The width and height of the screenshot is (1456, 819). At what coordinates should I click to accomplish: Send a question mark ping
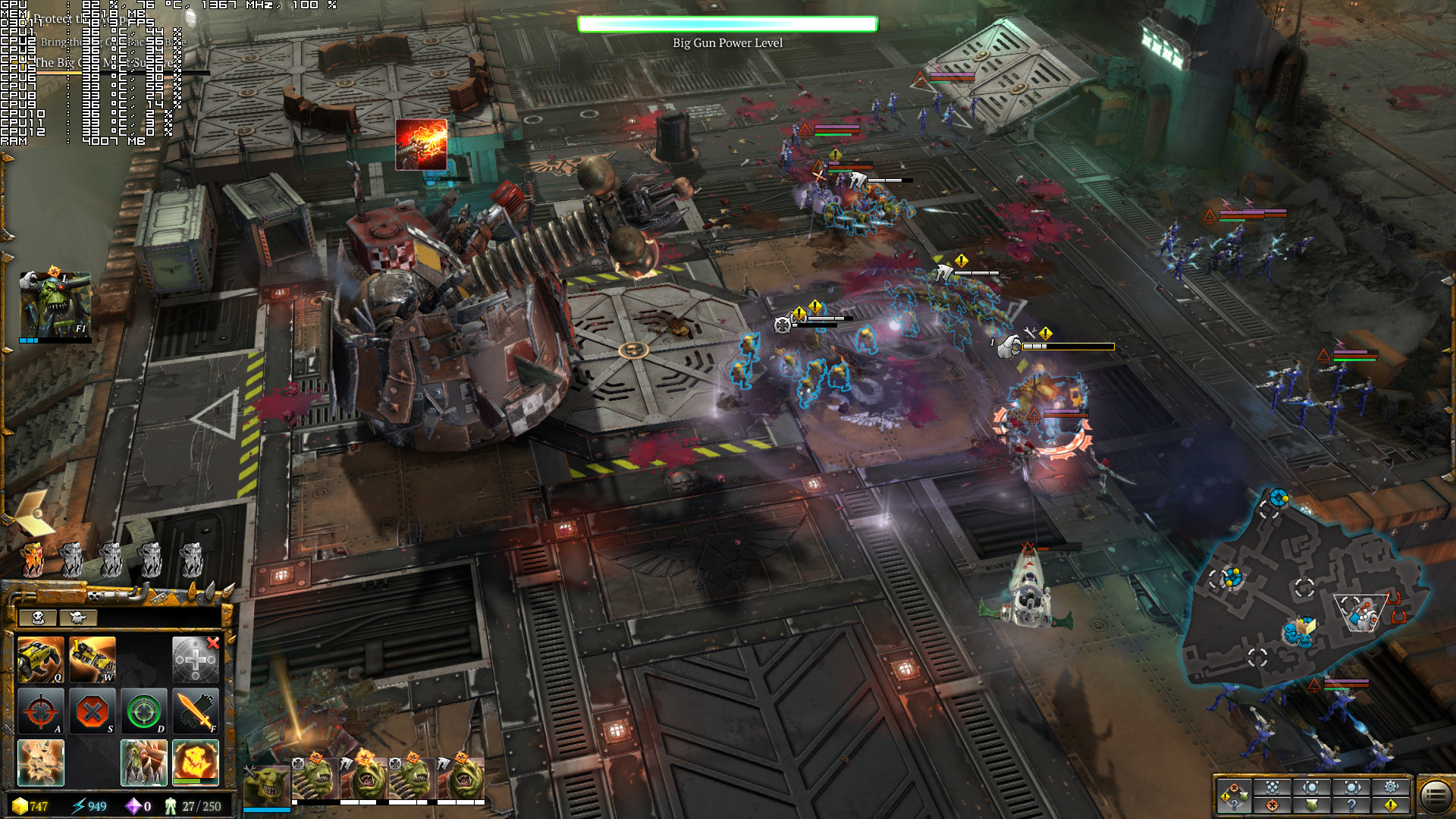coord(1351,805)
